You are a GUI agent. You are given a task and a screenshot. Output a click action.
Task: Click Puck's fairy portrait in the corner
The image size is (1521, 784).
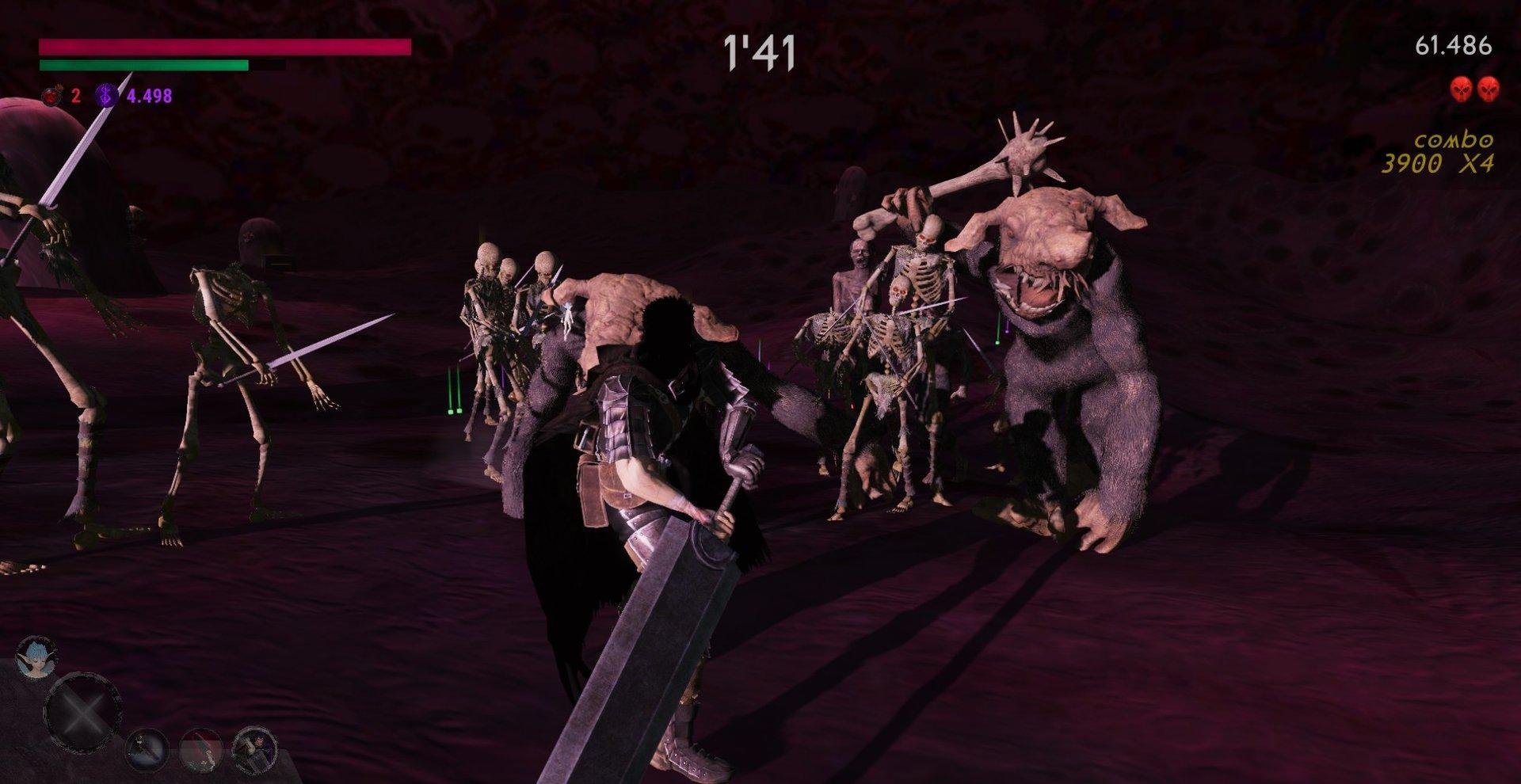(35, 658)
